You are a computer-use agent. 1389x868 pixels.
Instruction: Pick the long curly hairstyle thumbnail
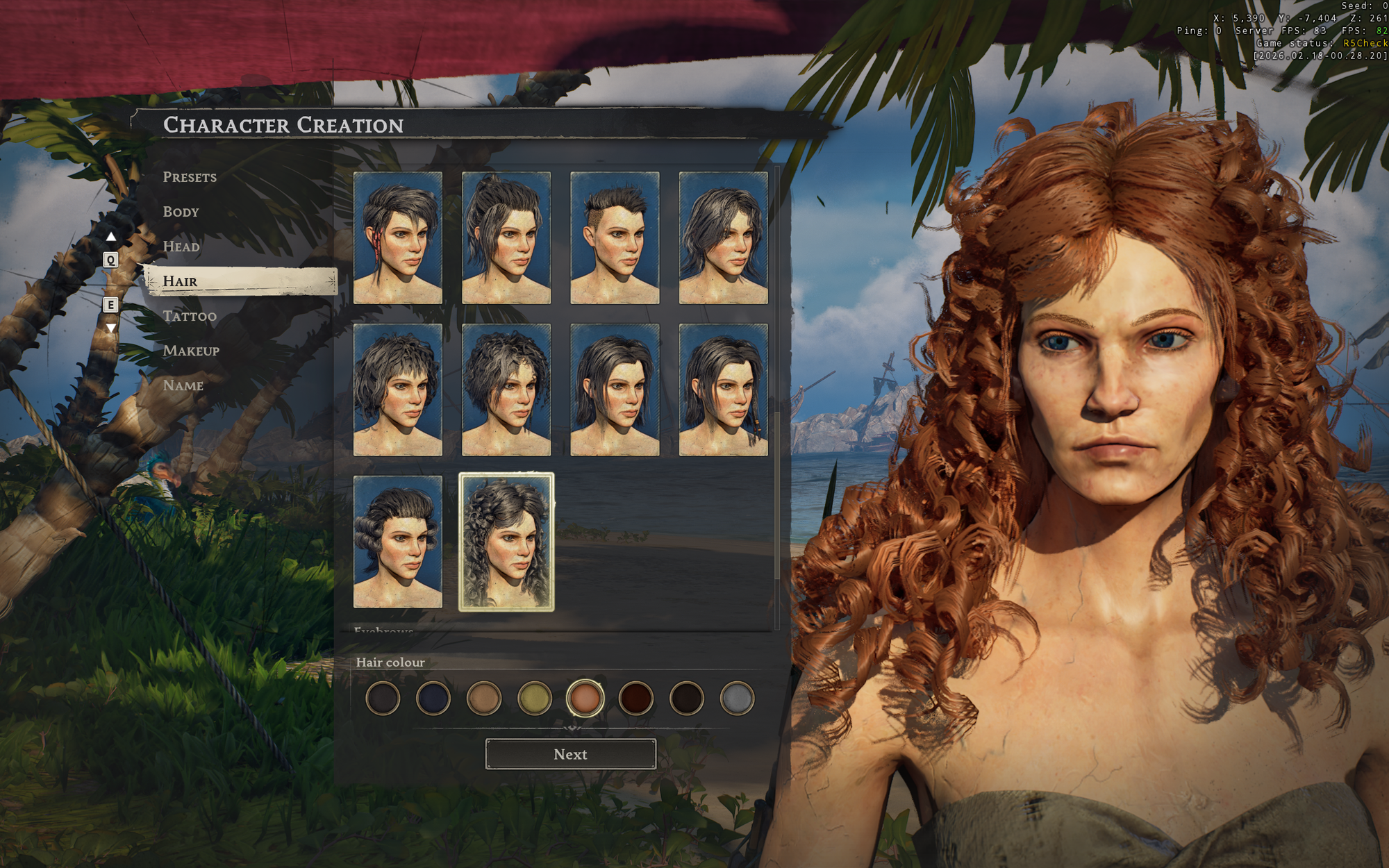coord(506,542)
